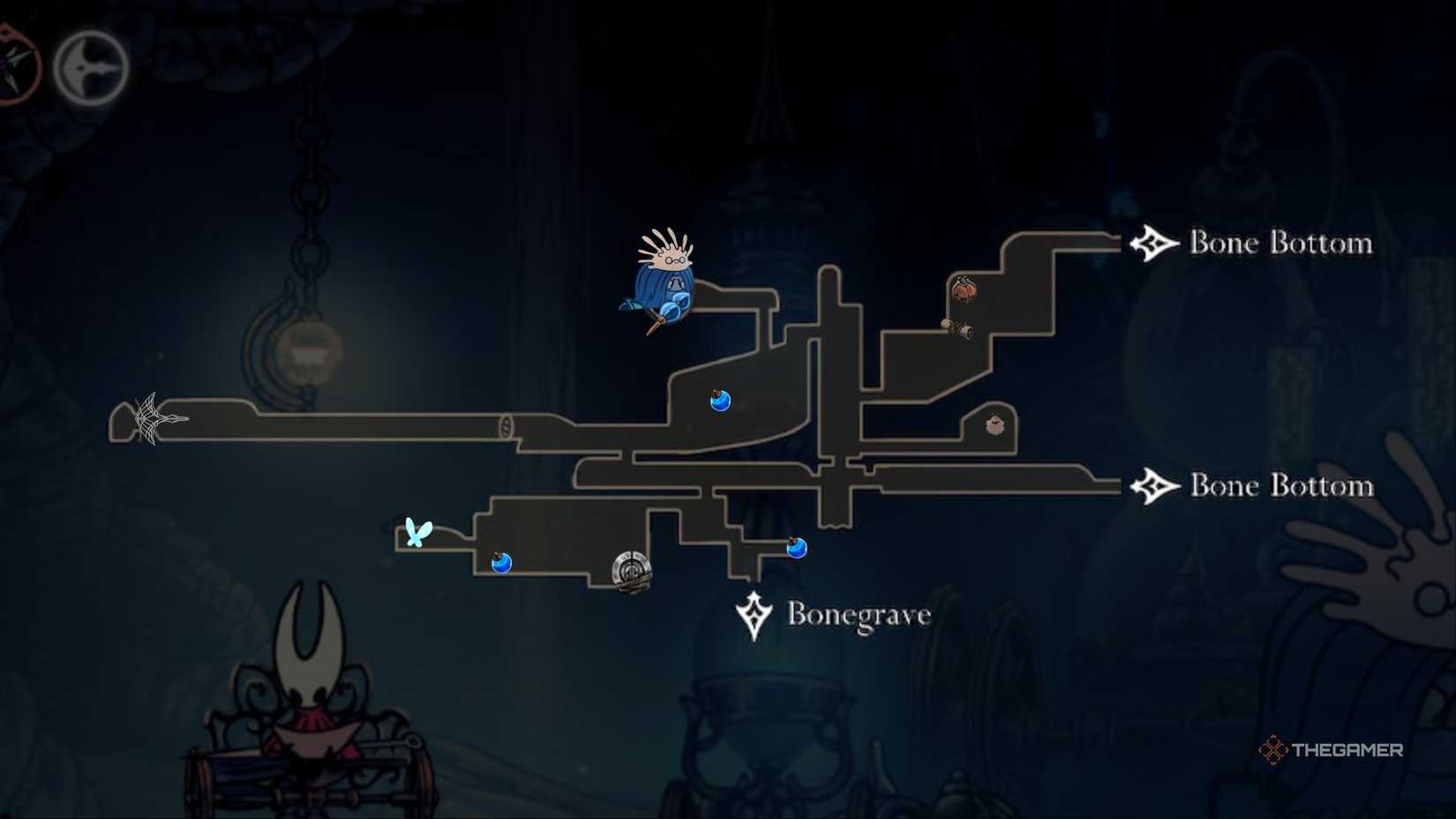Screen dimensions: 1456x819
Task: Select the stone seal medallion marker
Action: (x=632, y=569)
